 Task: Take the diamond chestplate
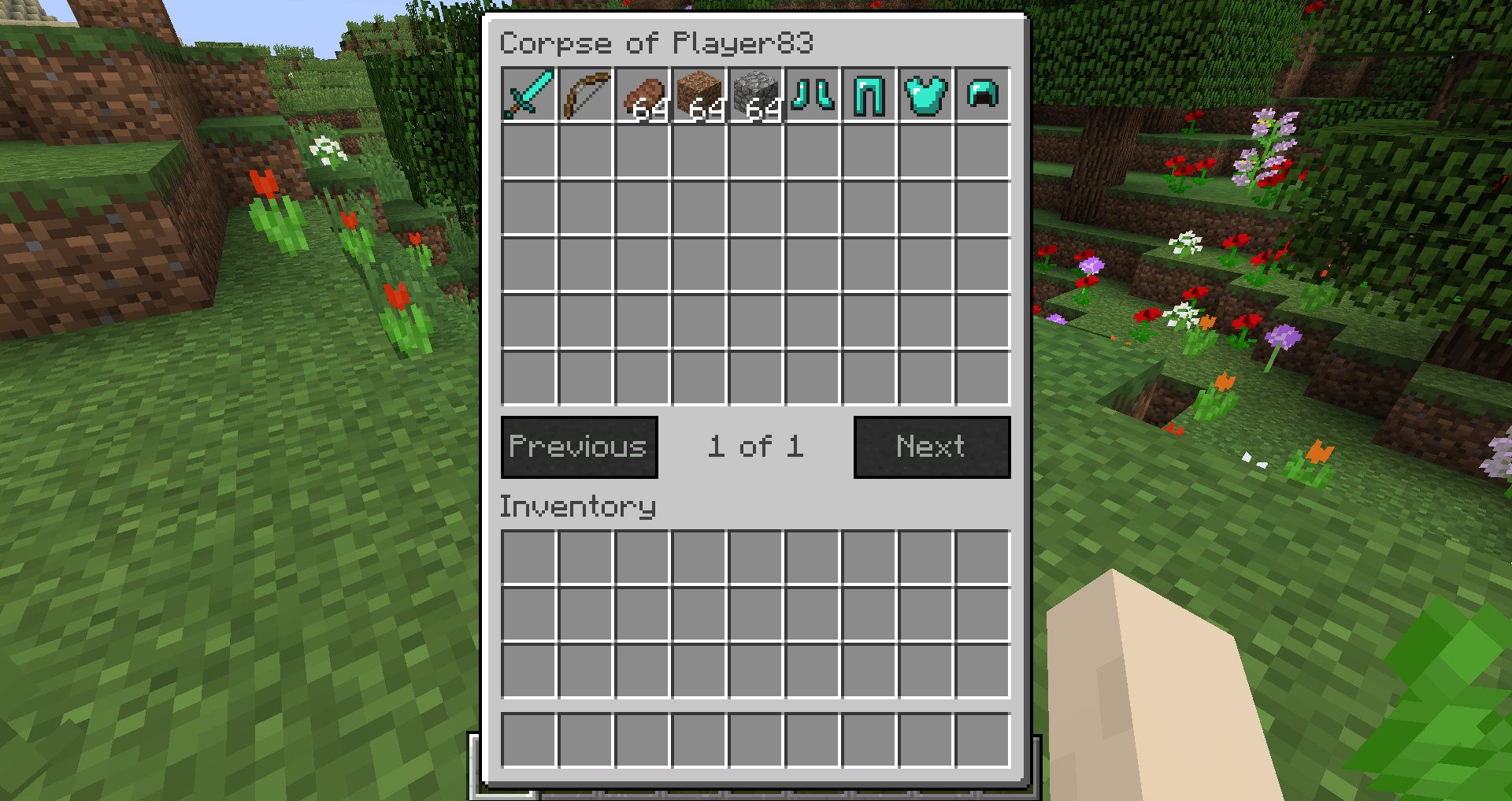pos(925,96)
